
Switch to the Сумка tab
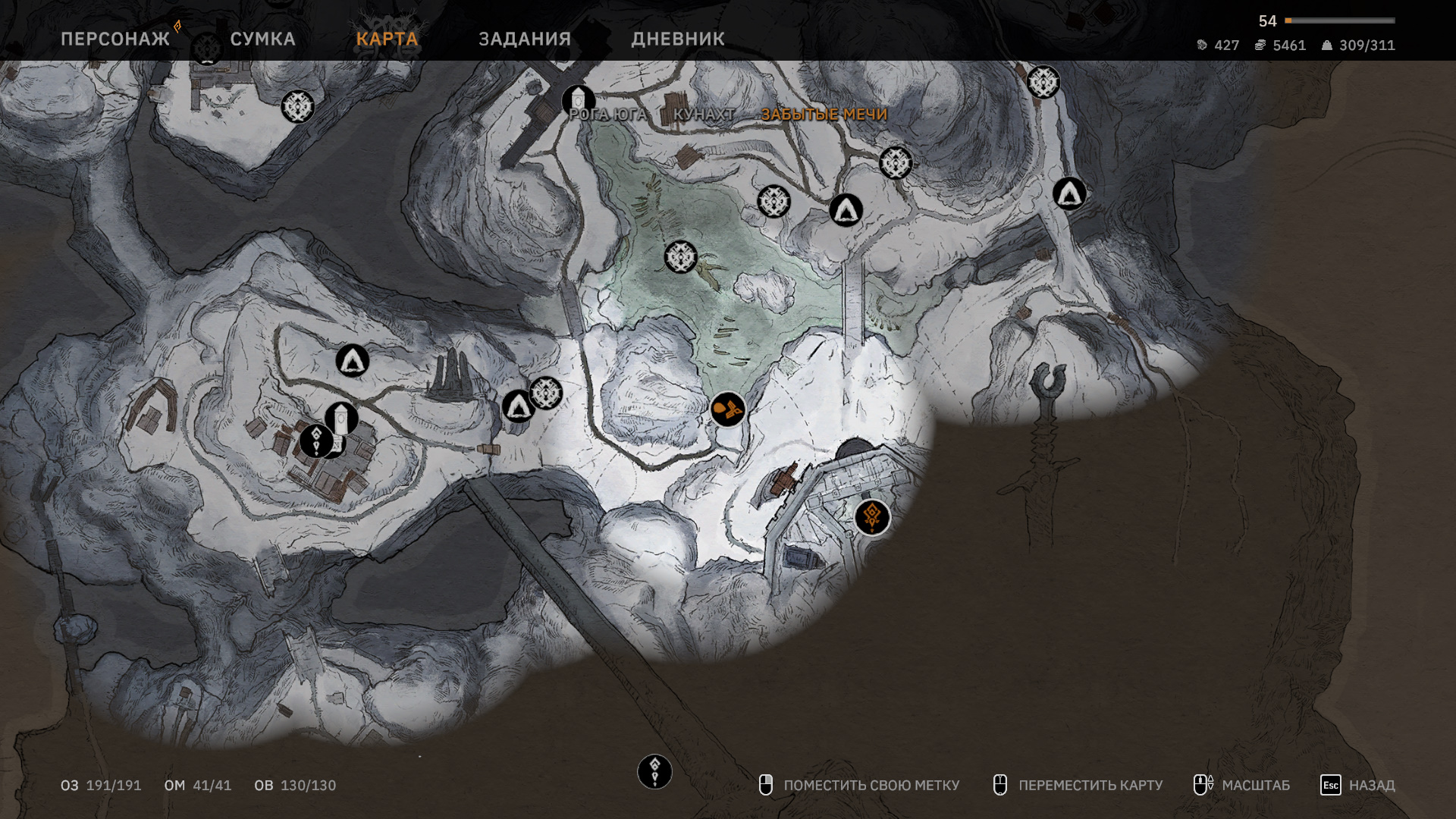[x=262, y=39]
